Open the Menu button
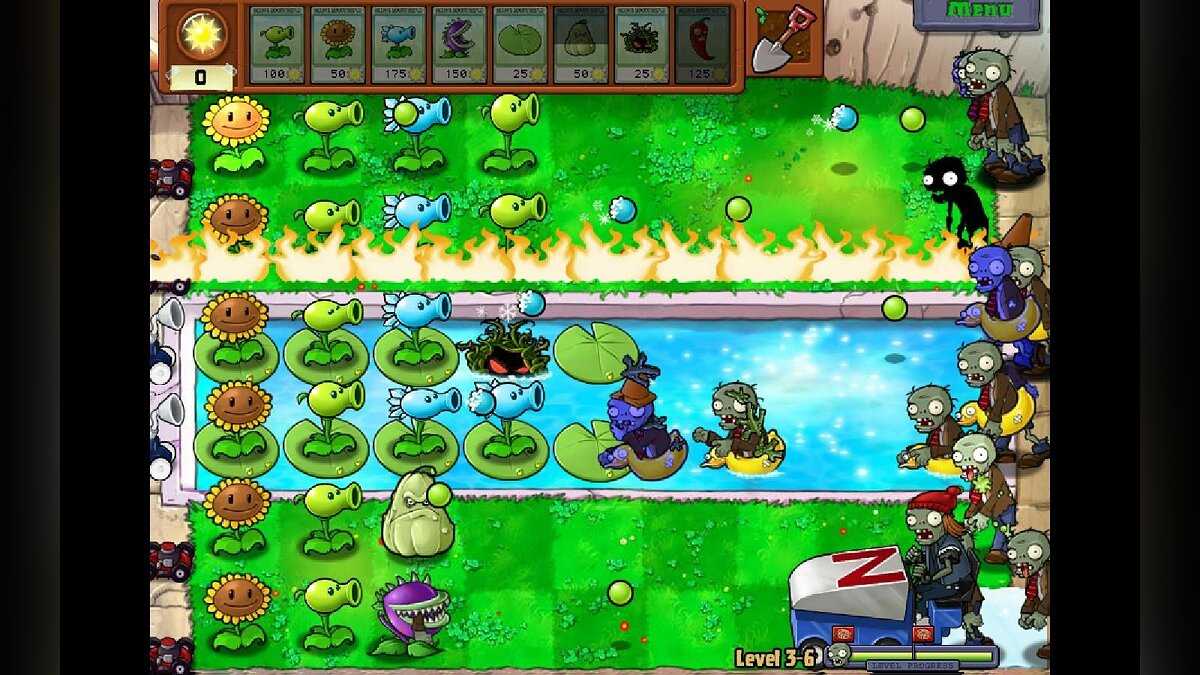This screenshot has height=675, width=1200. pos(976,12)
